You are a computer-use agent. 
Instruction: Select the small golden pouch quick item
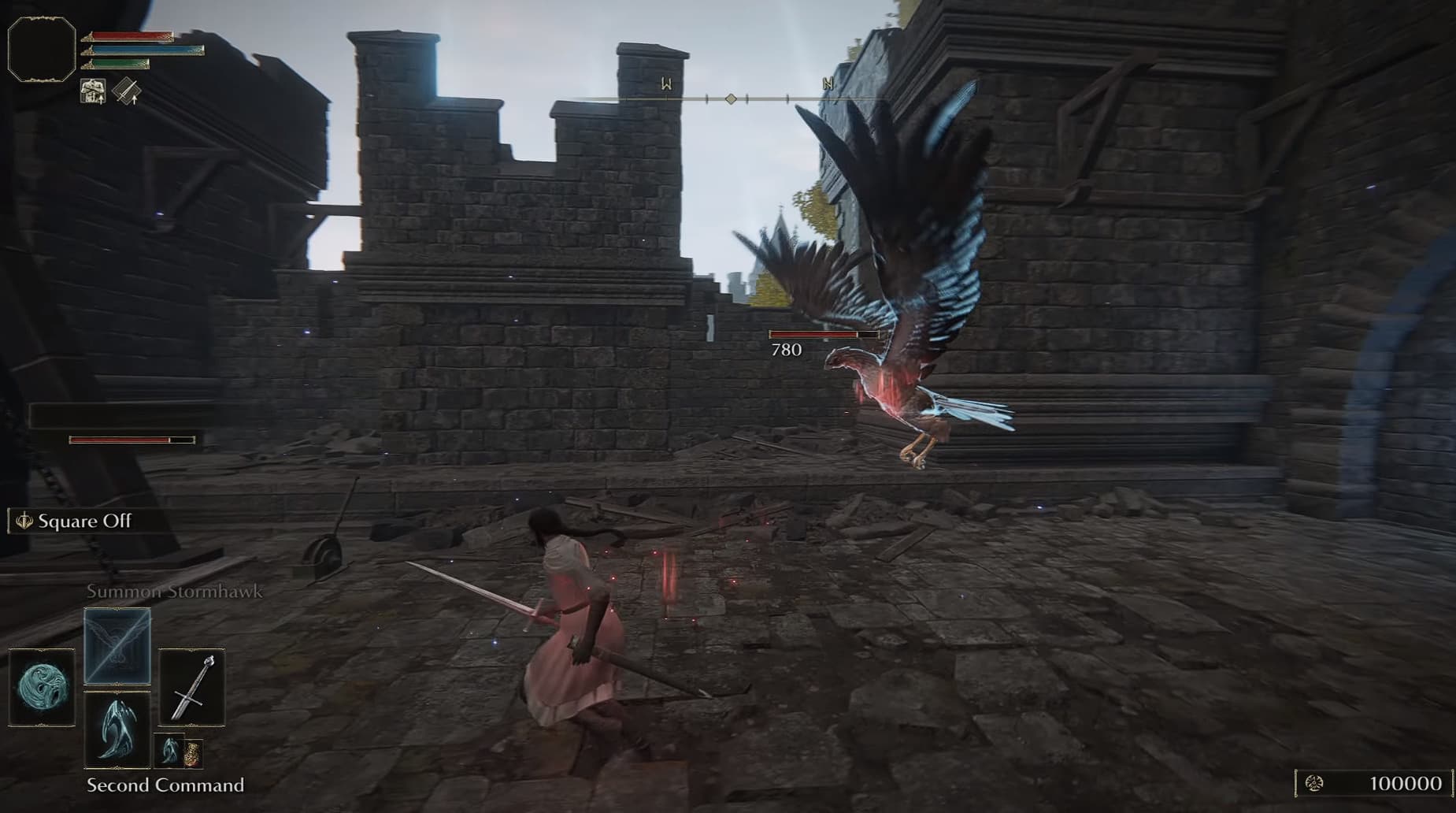(x=192, y=754)
